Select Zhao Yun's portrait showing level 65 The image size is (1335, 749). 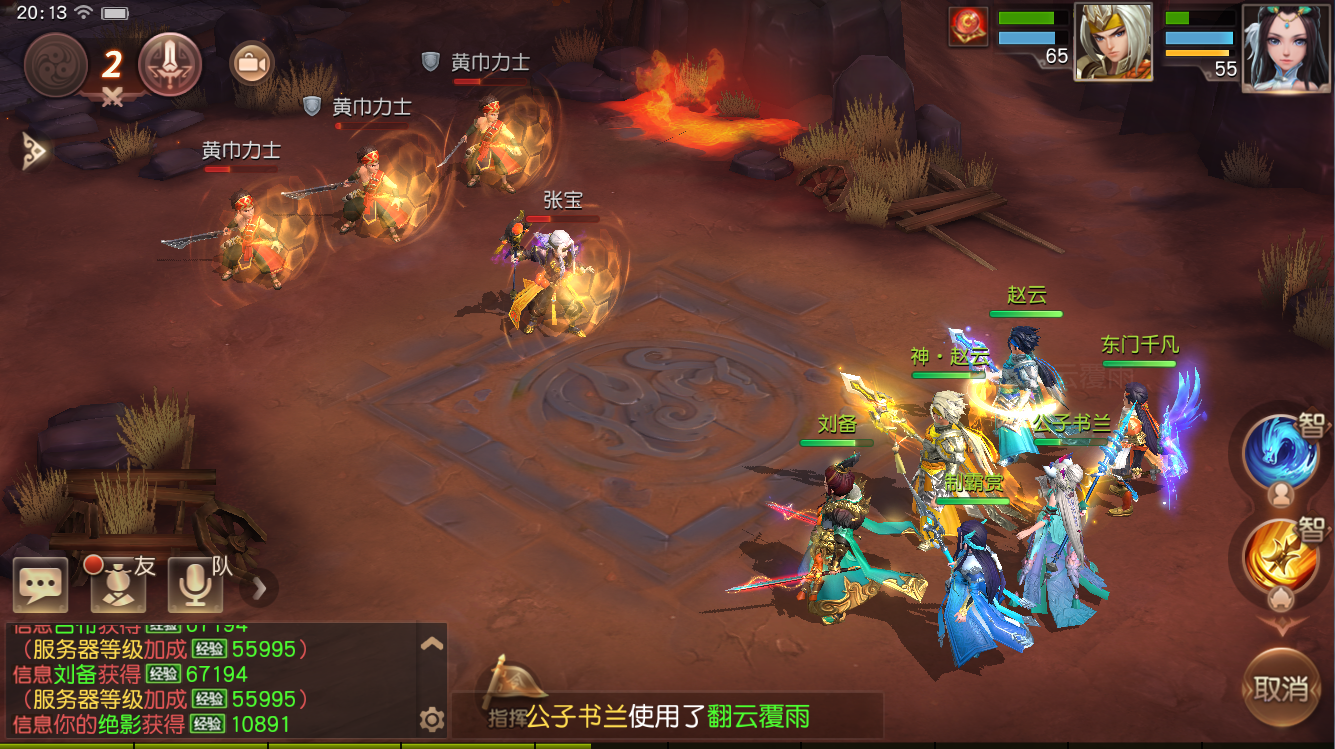(x=1113, y=40)
